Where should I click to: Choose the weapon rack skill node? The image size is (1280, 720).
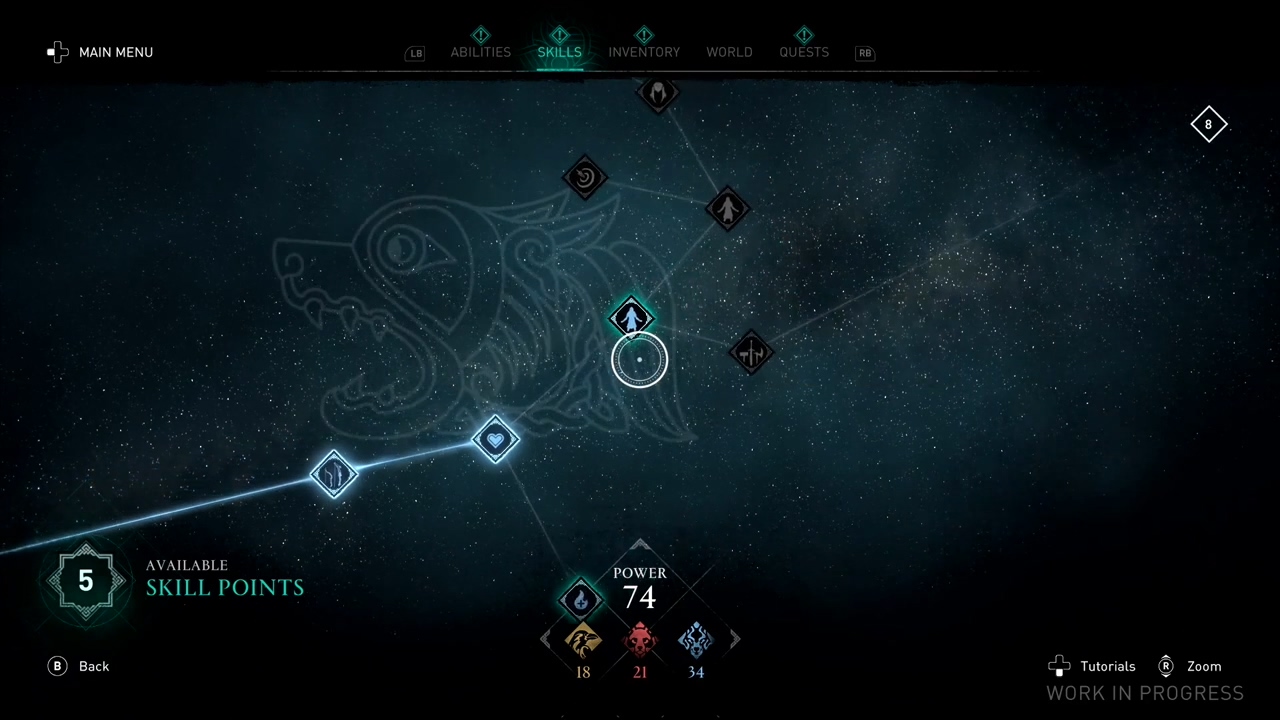(750, 352)
